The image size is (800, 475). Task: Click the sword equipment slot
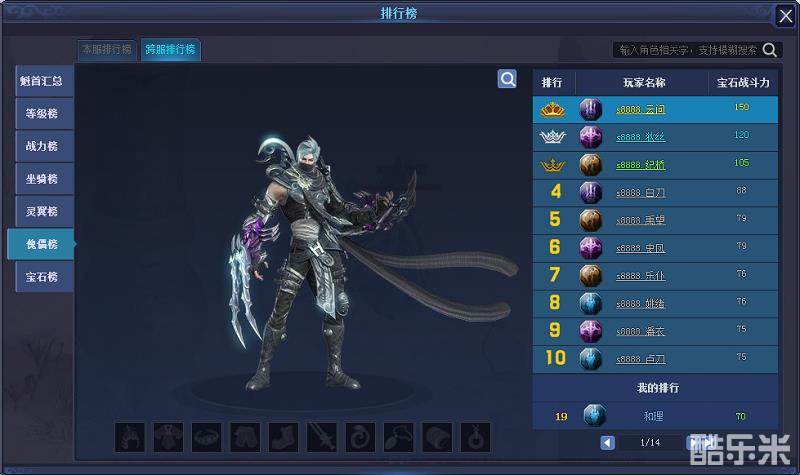click(322, 437)
